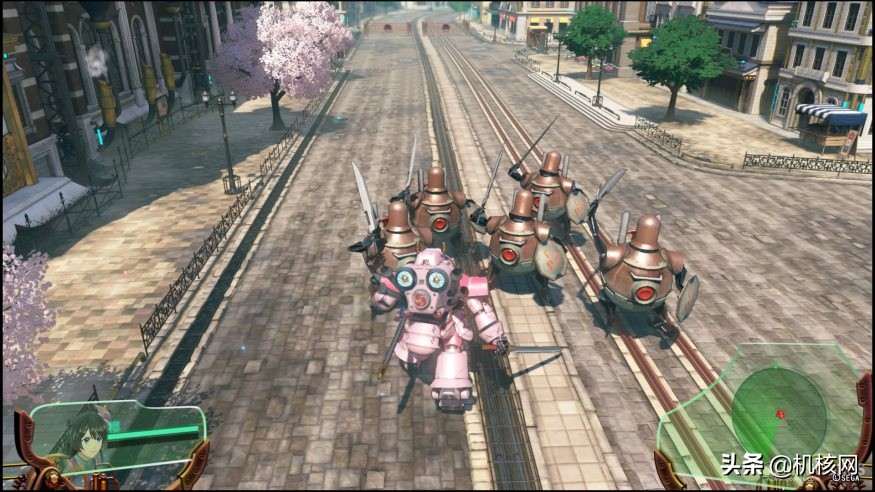Select the pilot character portrait

(x=79, y=440)
